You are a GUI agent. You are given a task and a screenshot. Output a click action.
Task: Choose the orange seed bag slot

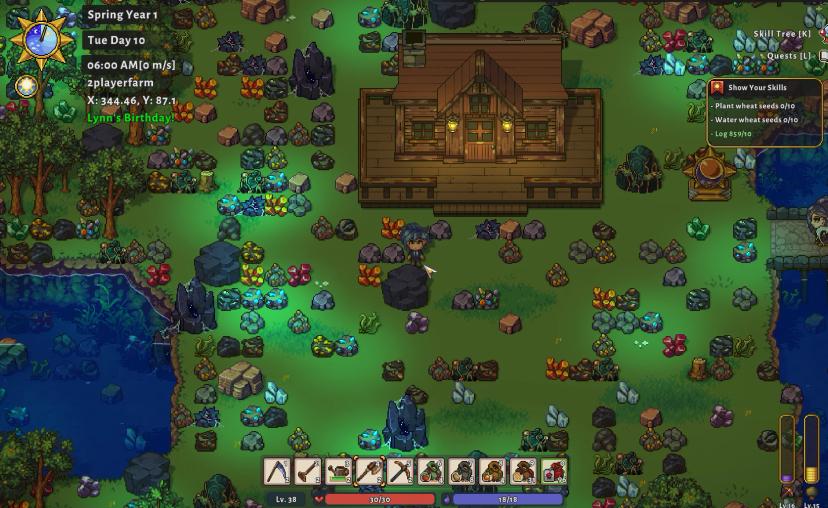(x=492, y=471)
